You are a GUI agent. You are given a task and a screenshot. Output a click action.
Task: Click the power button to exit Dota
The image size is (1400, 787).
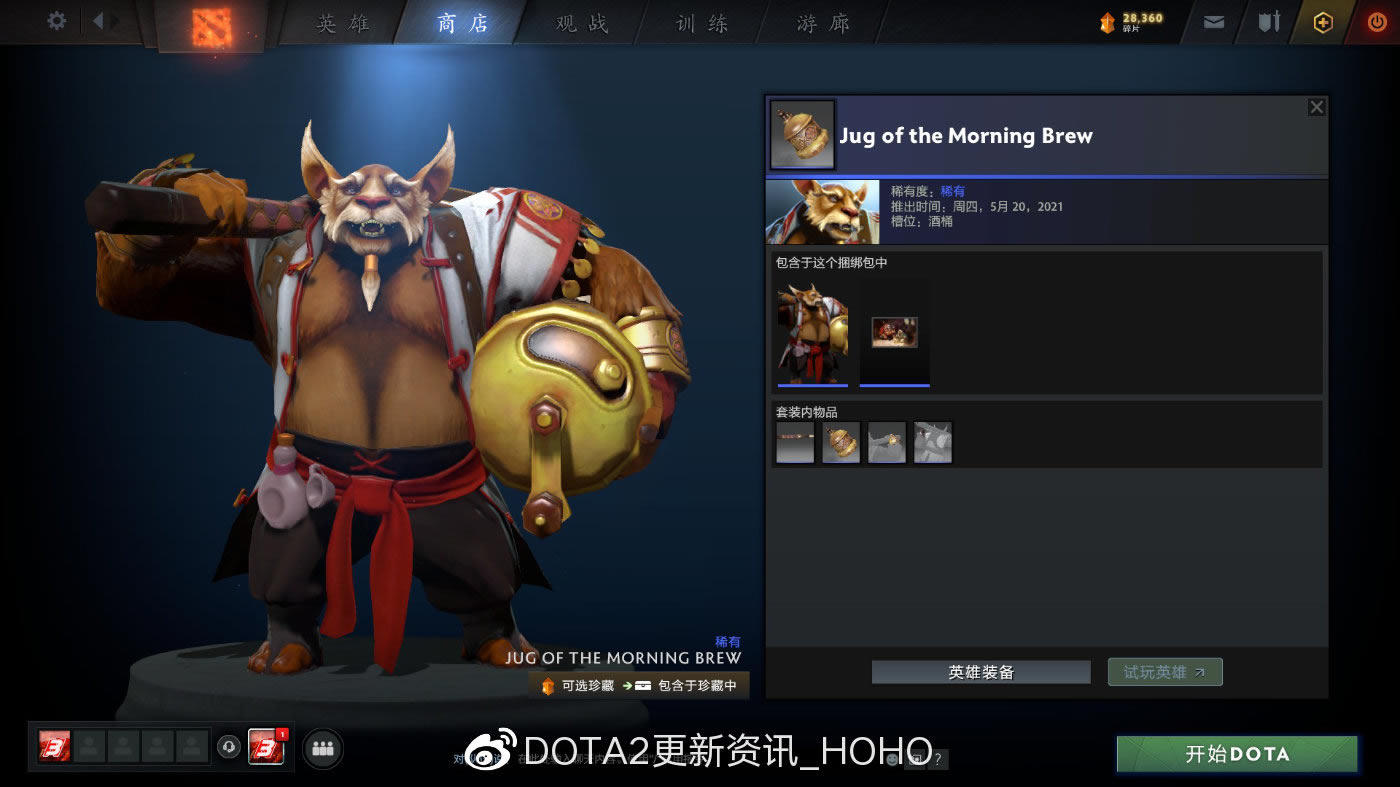[1377, 20]
